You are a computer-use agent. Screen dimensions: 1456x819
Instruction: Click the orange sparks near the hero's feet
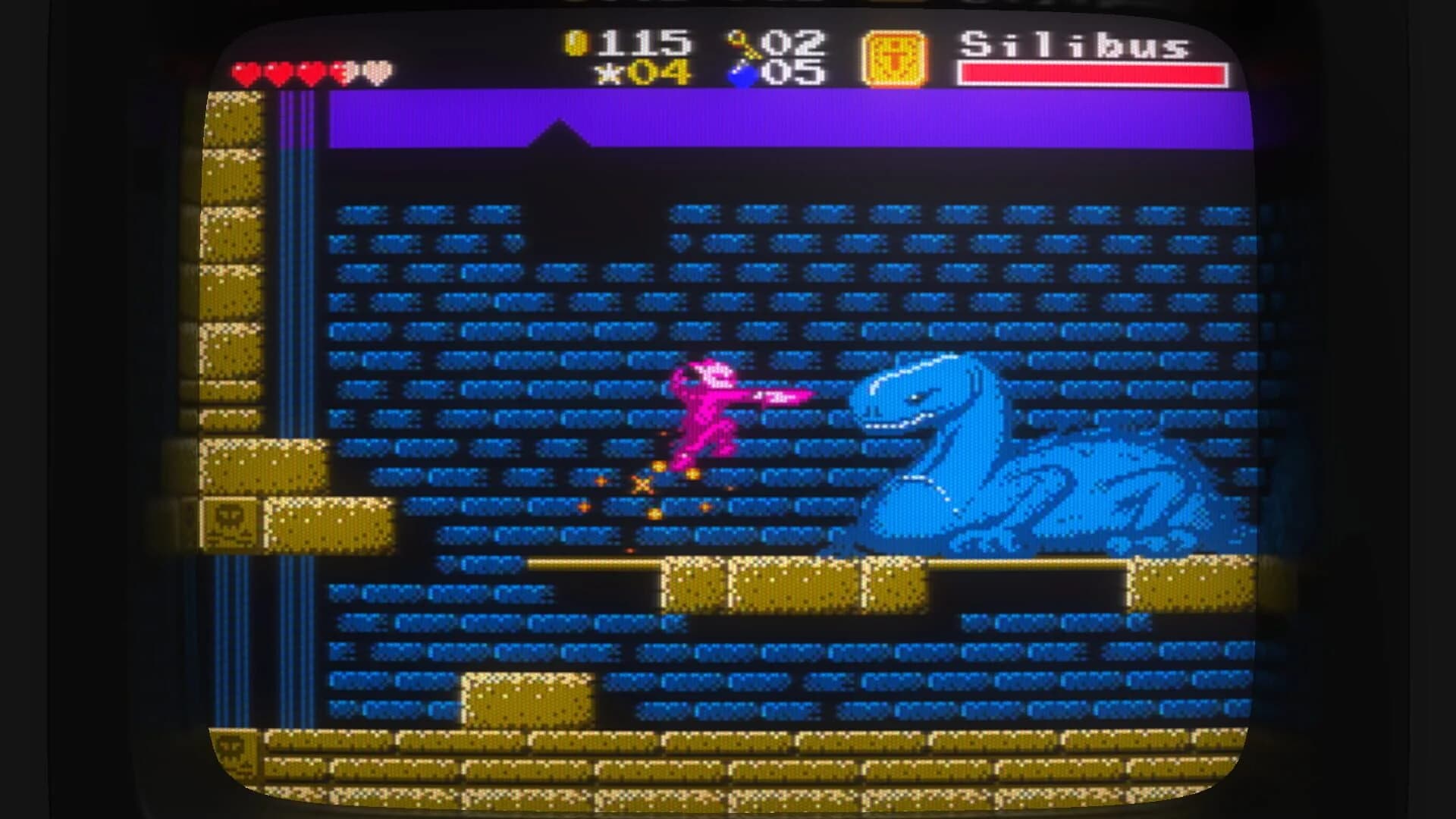pyautogui.click(x=641, y=485)
